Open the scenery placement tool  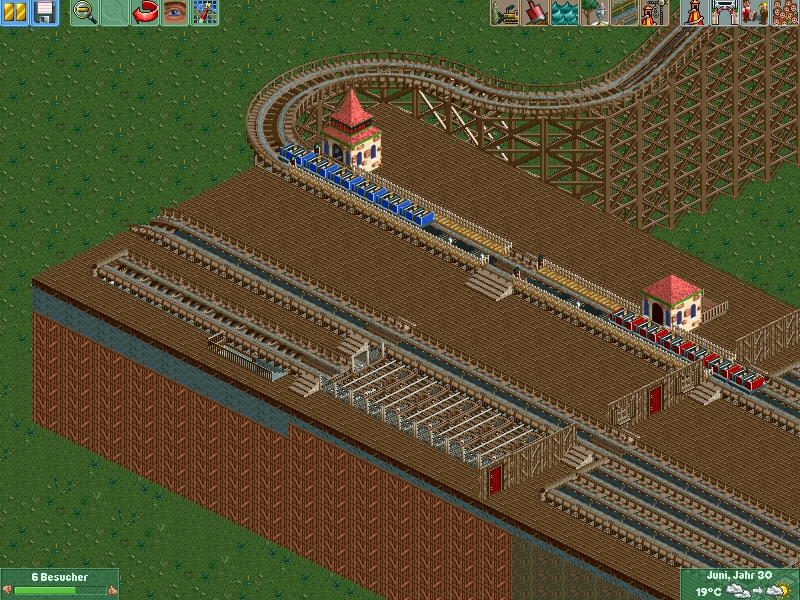coord(595,13)
